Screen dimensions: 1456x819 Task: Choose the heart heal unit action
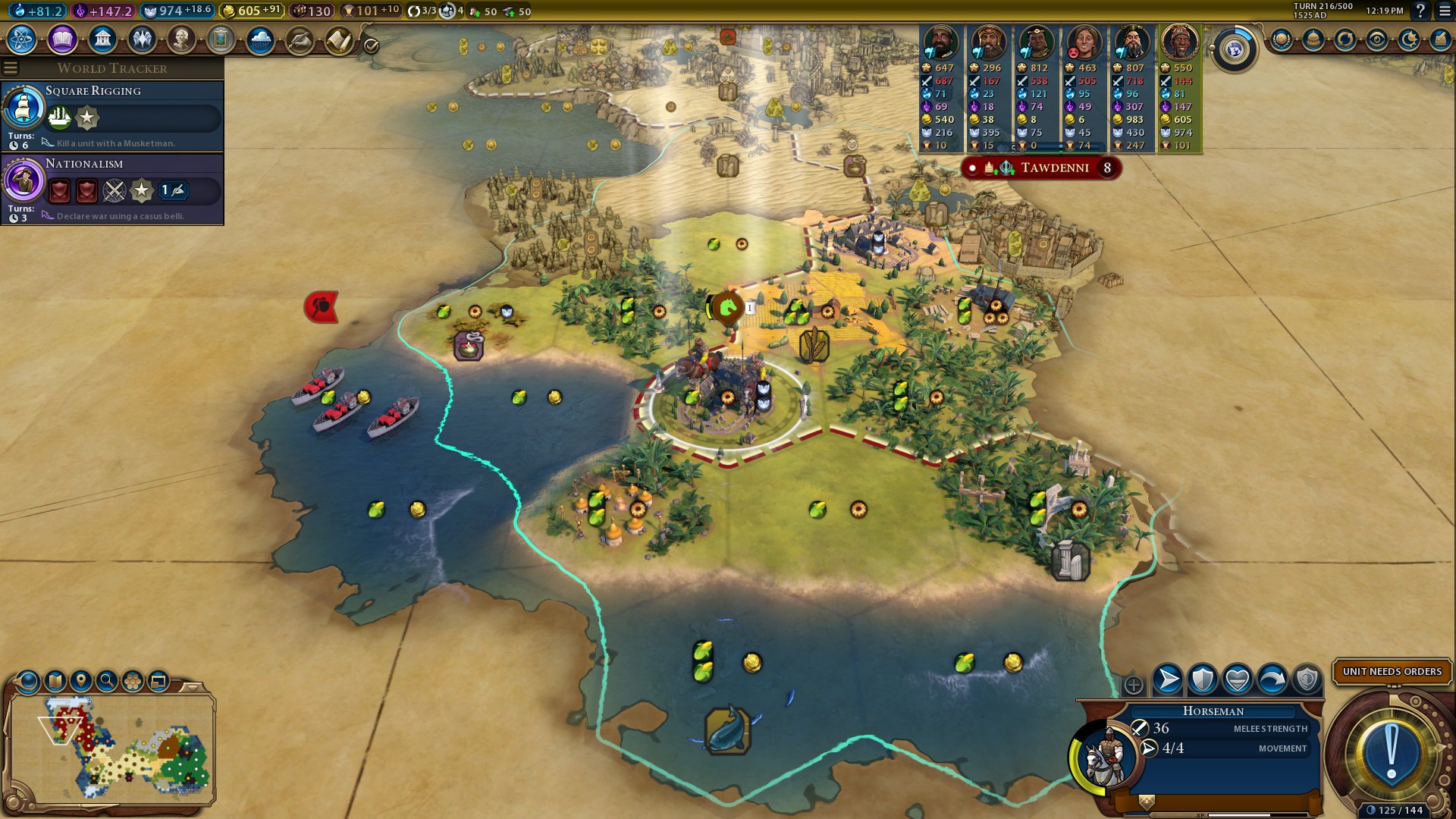point(1238,679)
